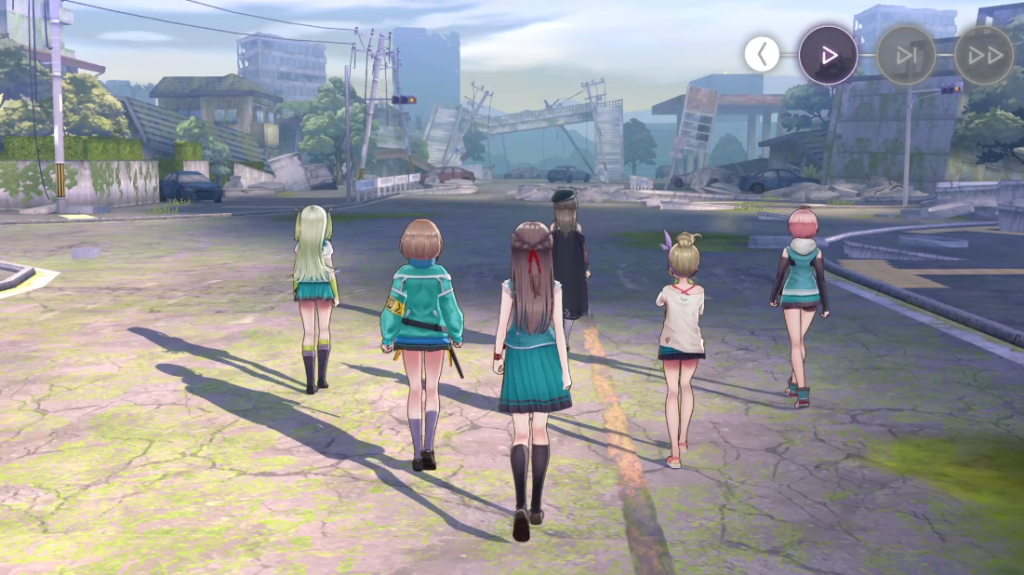Collapse the playback controls with the left arrow
The width and height of the screenshot is (1024, 575).
point(762,54)
